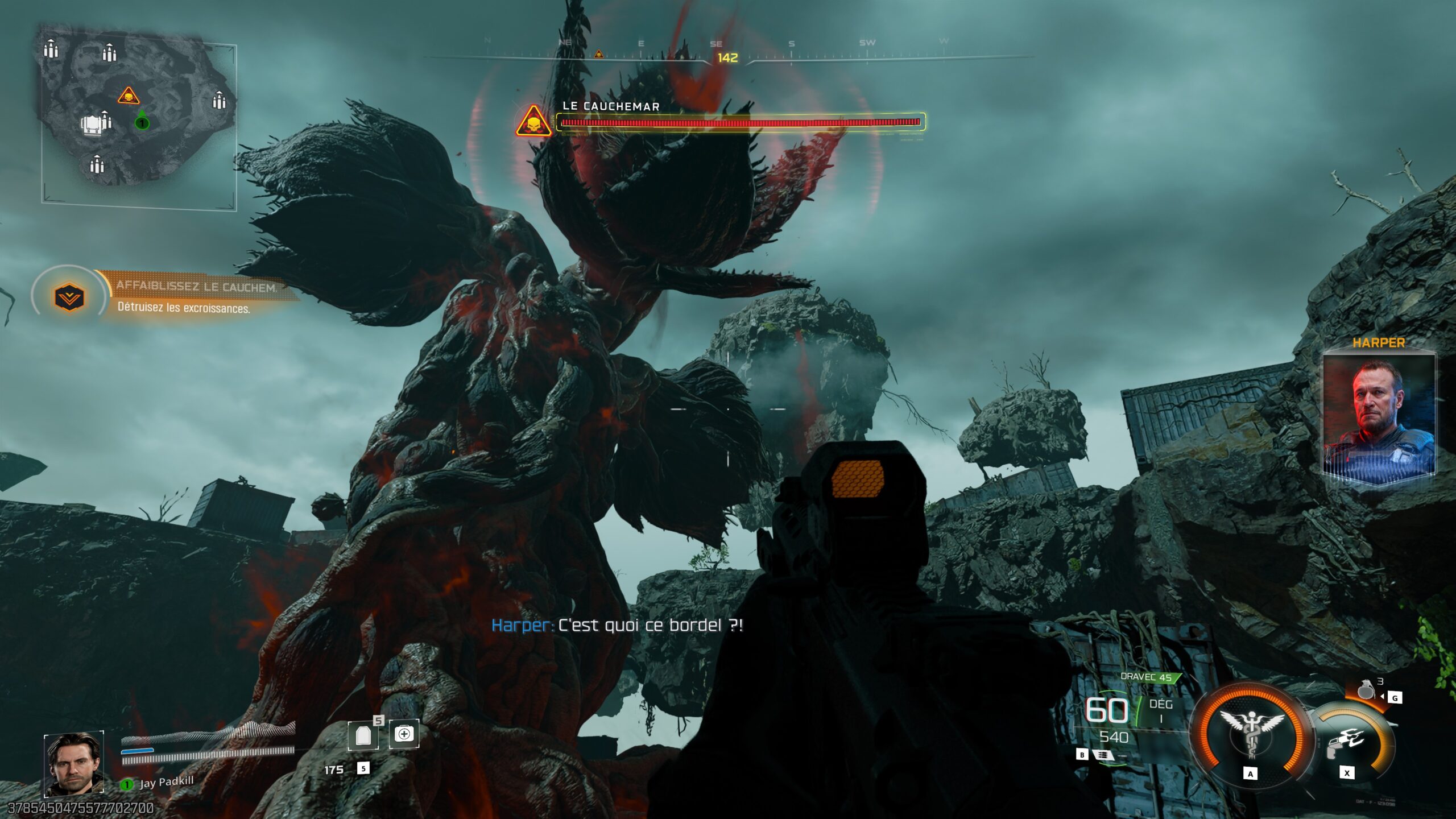Click the orange boss skull marker on minimap
The width and height of the screenshot is (1456, 819).
point(129,96)
